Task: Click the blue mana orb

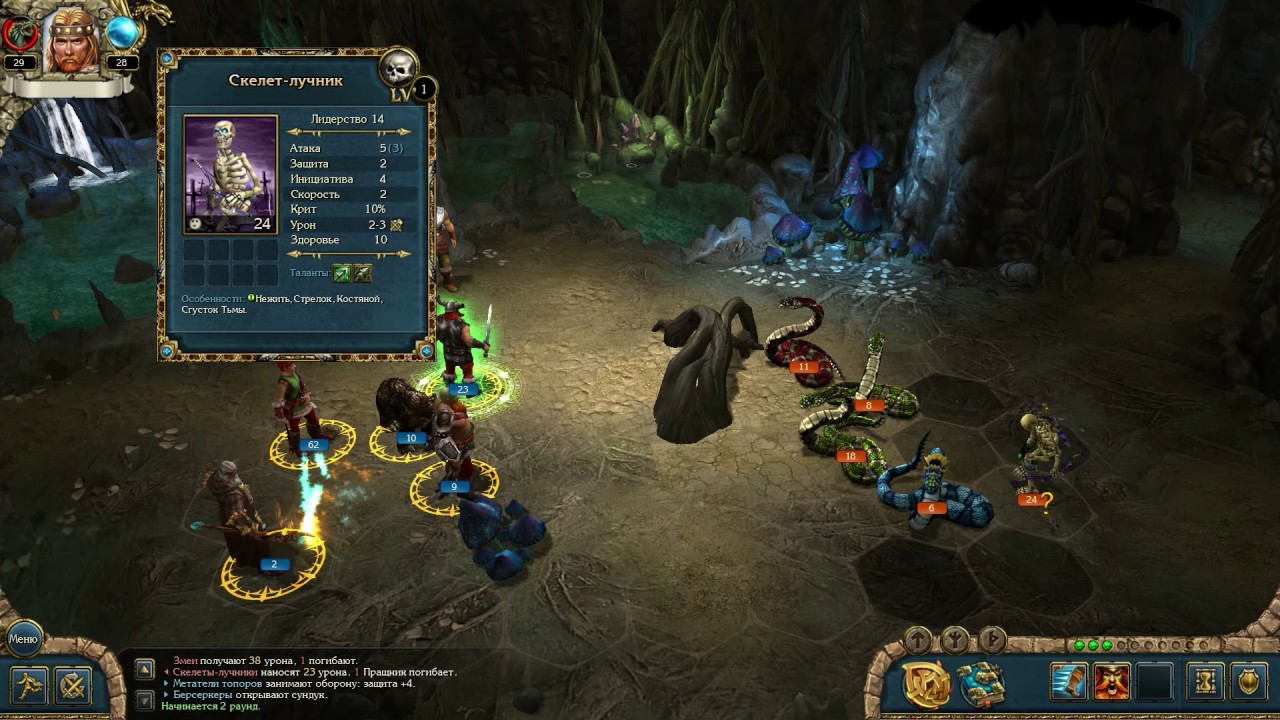Action: [122, 33]
